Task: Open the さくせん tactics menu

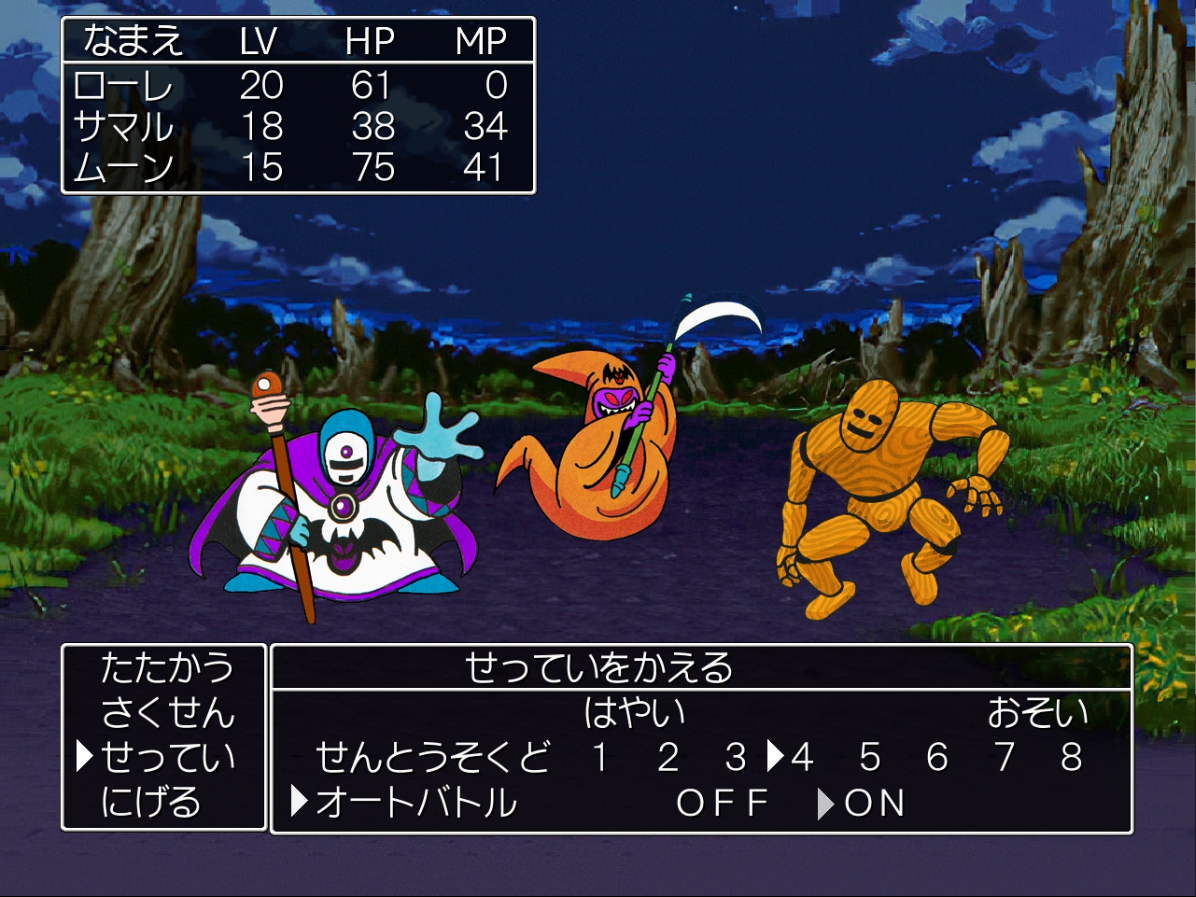Action: point(166,713)
